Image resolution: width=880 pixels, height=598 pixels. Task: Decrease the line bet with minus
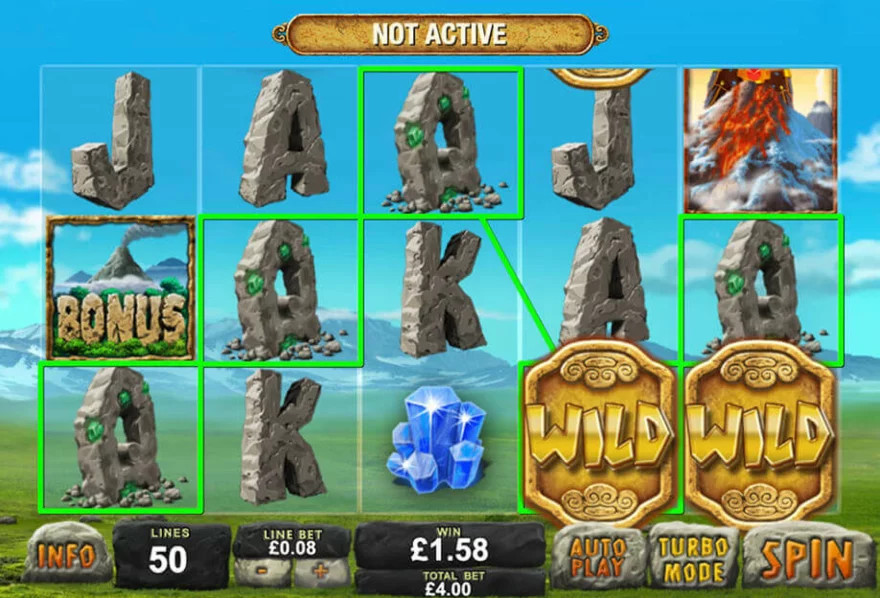[263, 573]
